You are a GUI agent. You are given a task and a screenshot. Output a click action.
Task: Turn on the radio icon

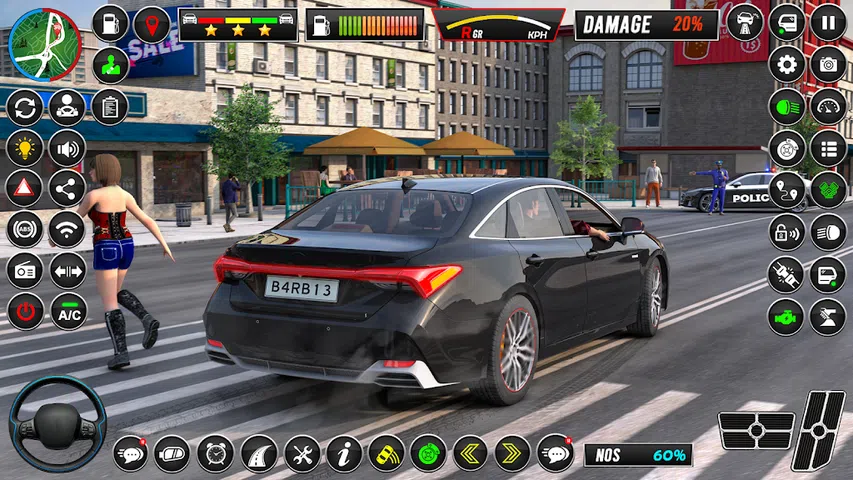pyautogui.click(x=25, y=270)
